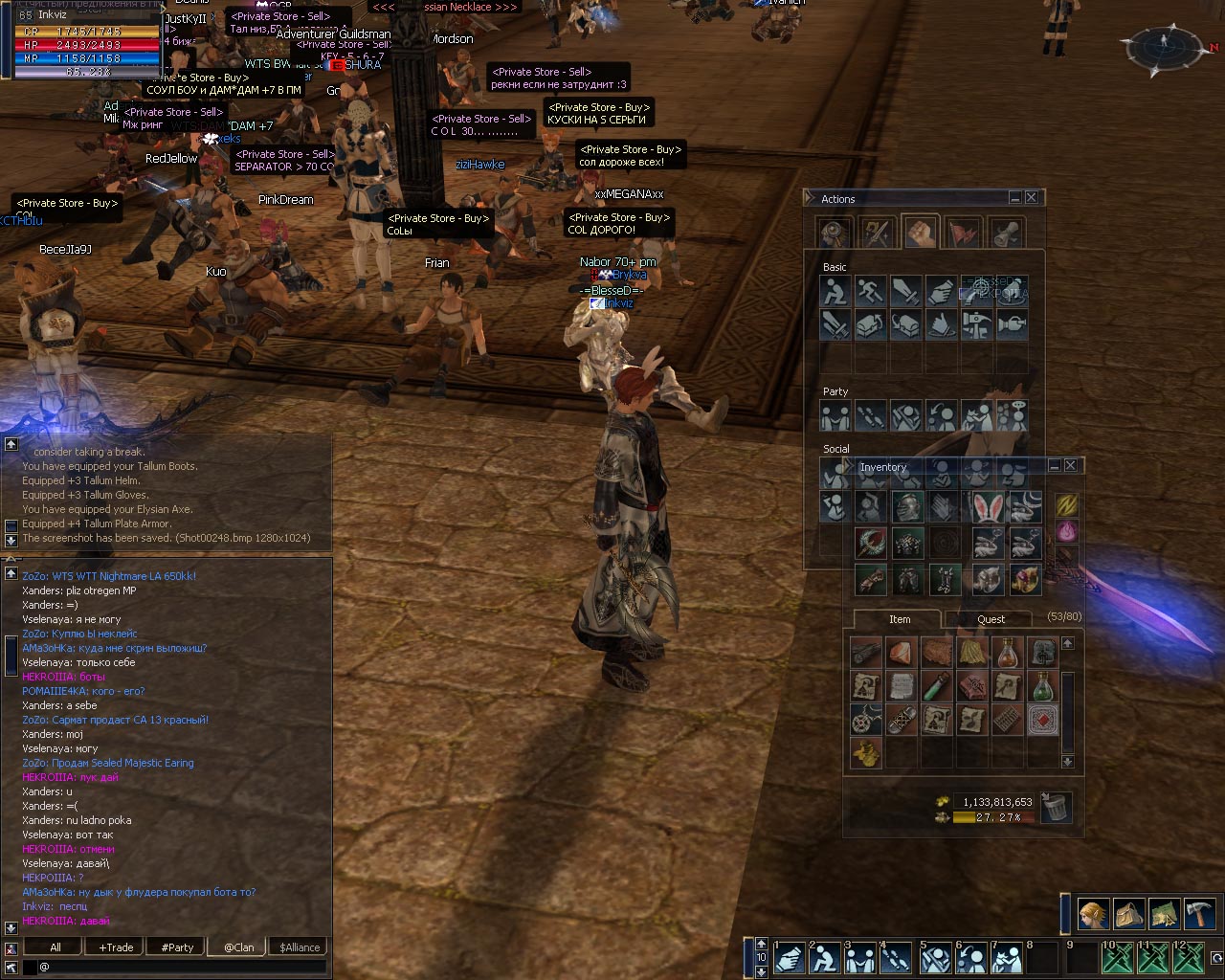Click the hammer icon in the menu bar
Viewport: 1225px width, 980px height.
[x=1199, y=914]
